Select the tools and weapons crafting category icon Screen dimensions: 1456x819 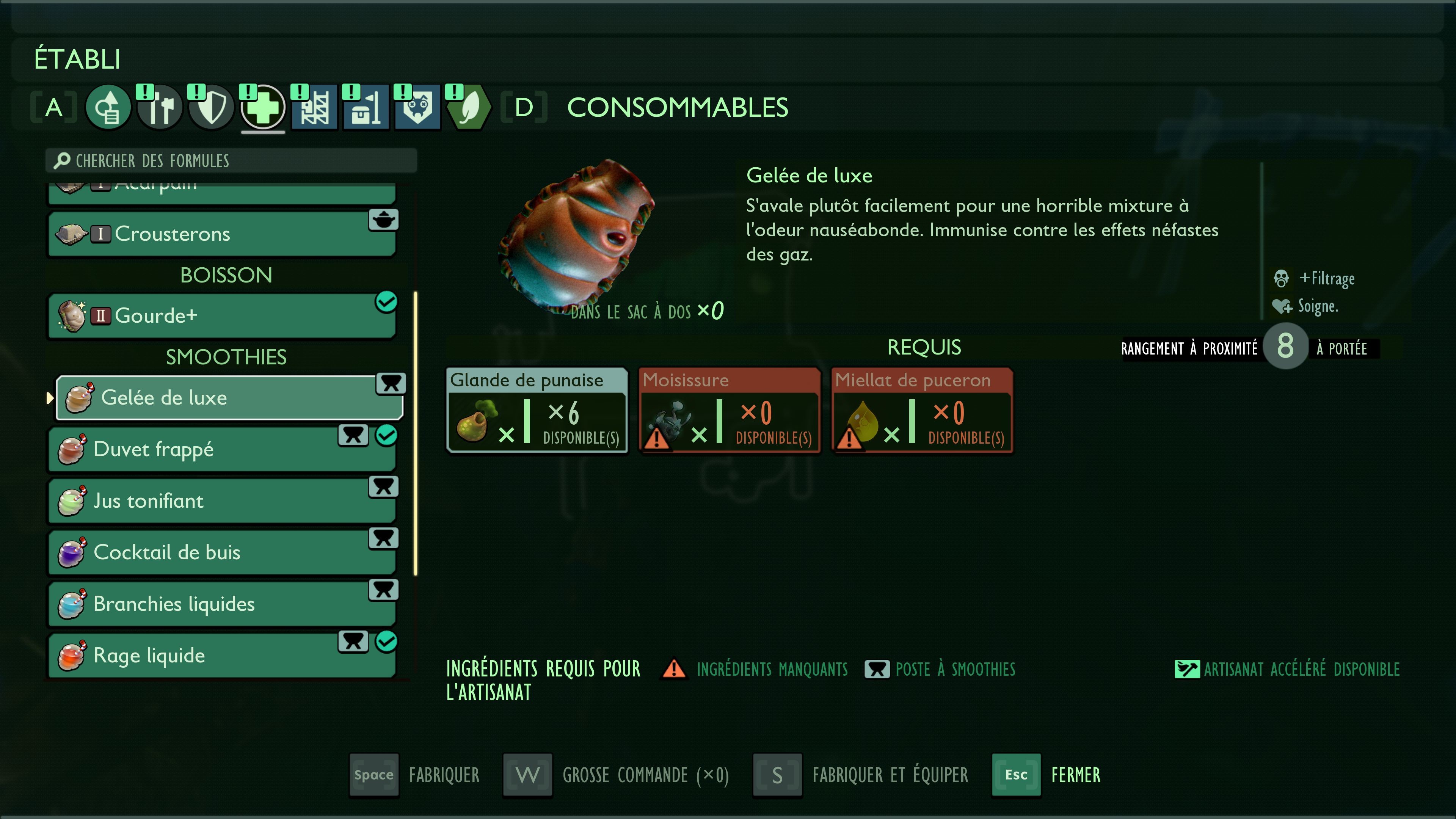click(160, 107)
